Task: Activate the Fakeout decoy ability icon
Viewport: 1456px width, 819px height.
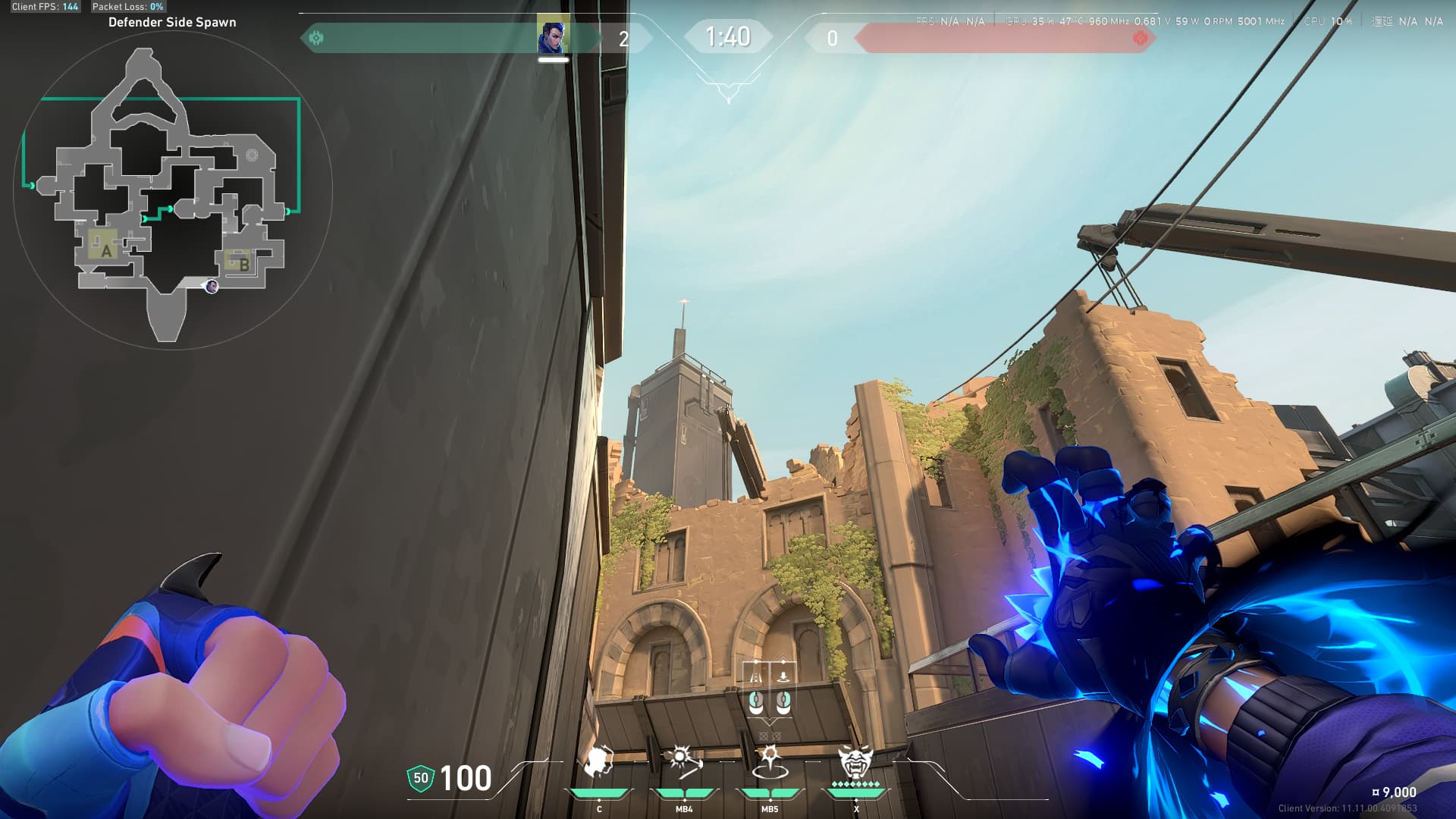Action: click(598, 762)
